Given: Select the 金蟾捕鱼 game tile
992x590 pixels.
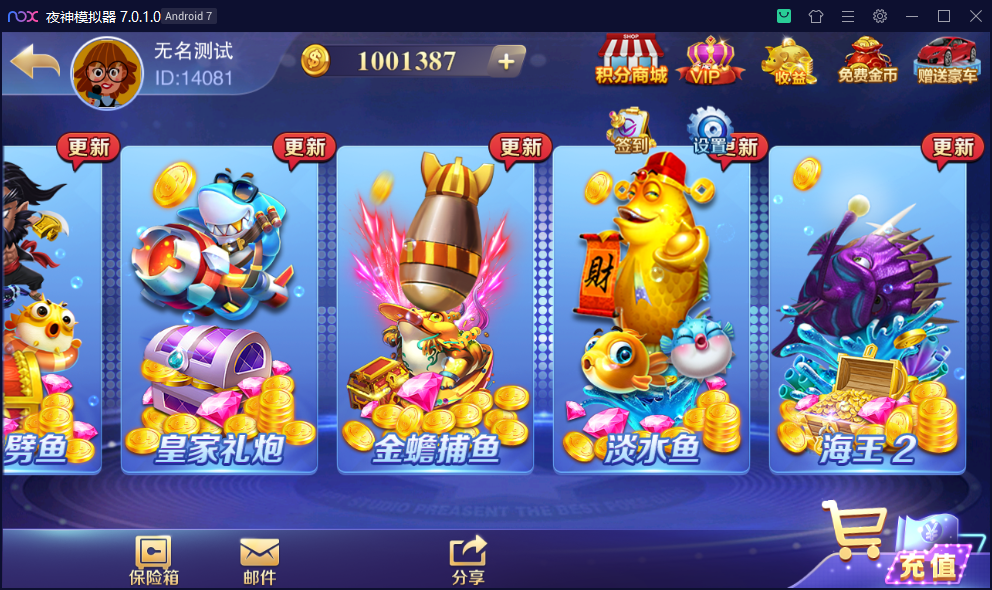Looking at the screenshot, I should pyautogui.click(x=435, y=310).
